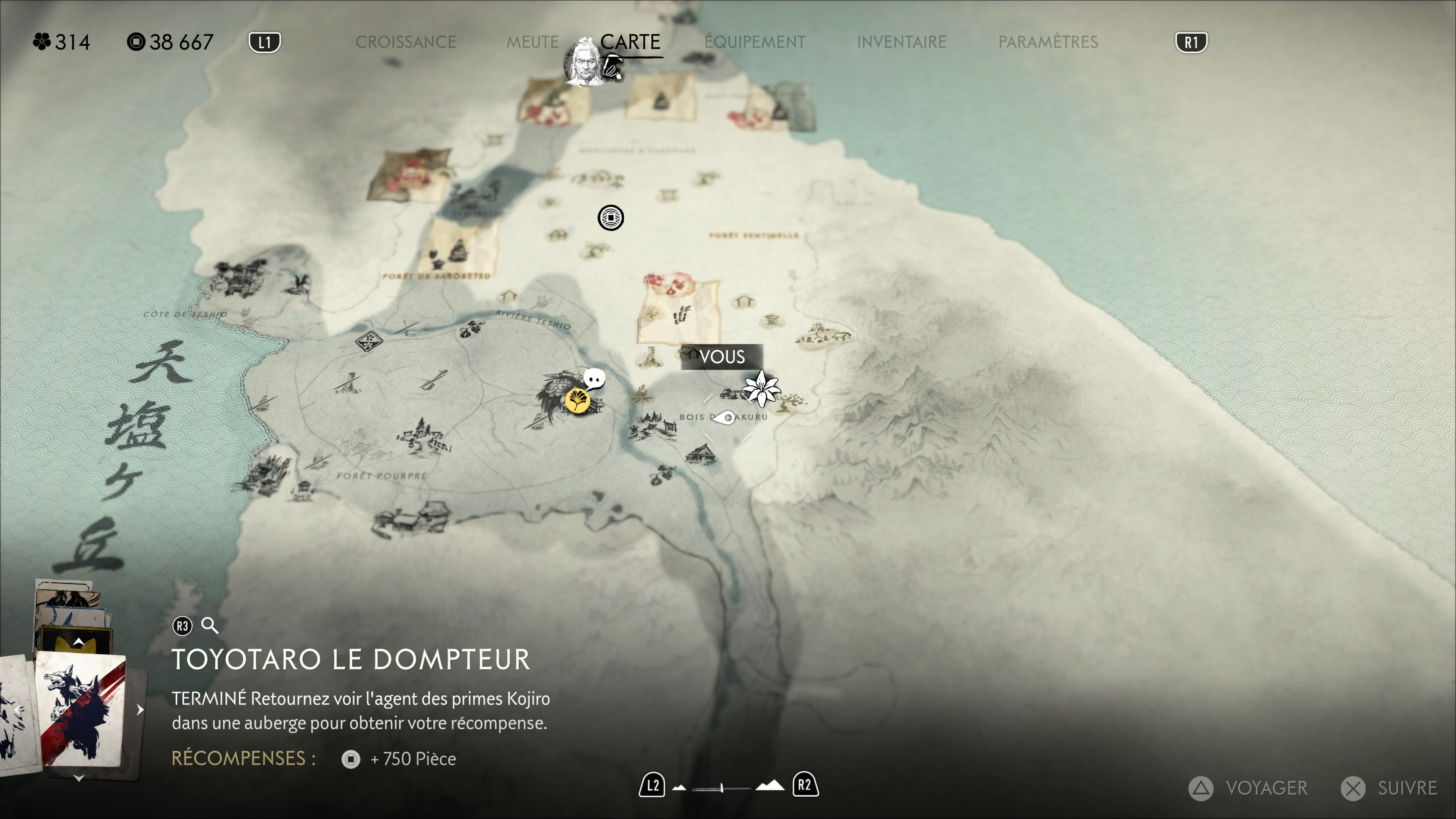
Task: Move up in the quest card stack
Action: tap(78, 642)
